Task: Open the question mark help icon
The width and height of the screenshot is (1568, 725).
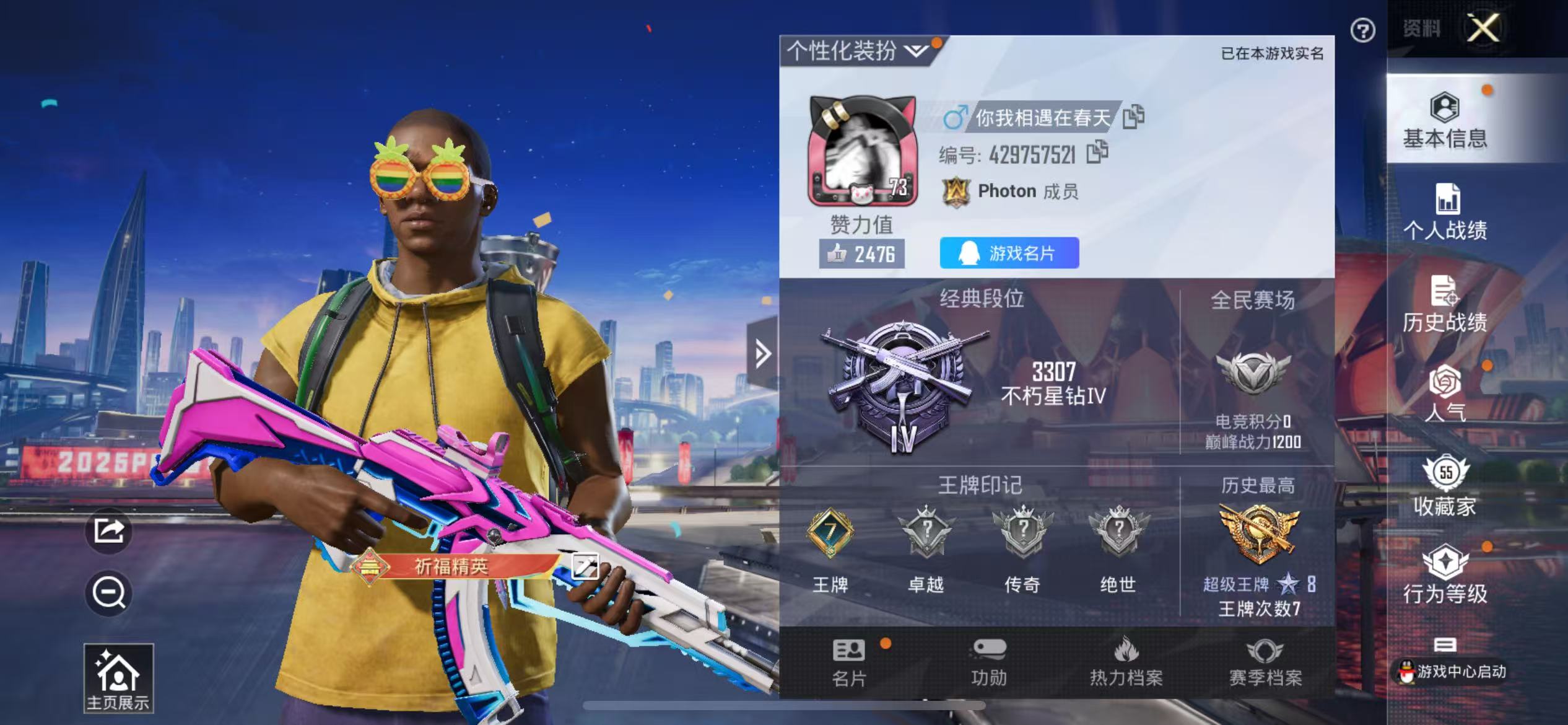Action: tap(1362, 30)
